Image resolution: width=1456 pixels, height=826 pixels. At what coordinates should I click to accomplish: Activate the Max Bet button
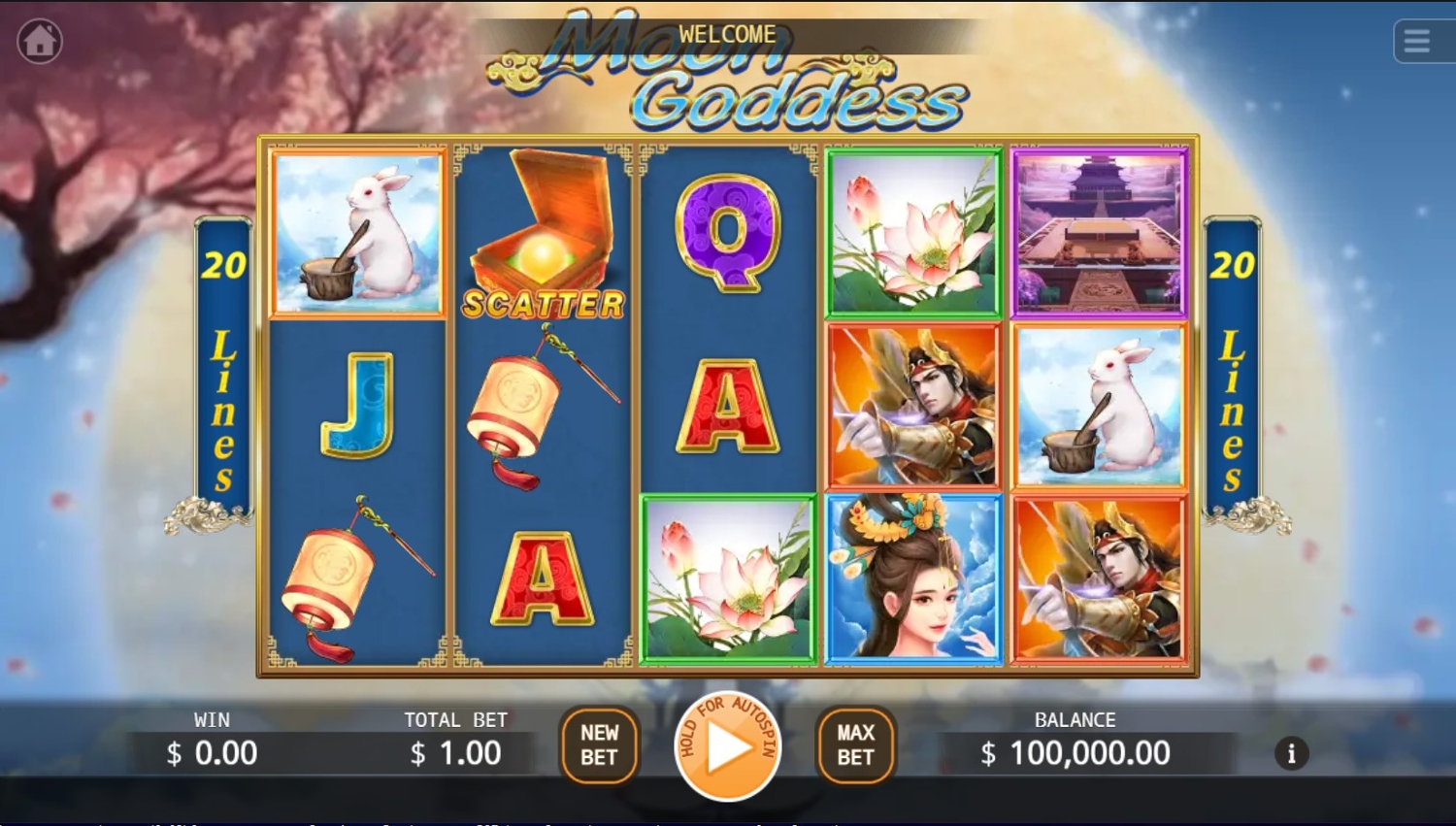(855, 745)
